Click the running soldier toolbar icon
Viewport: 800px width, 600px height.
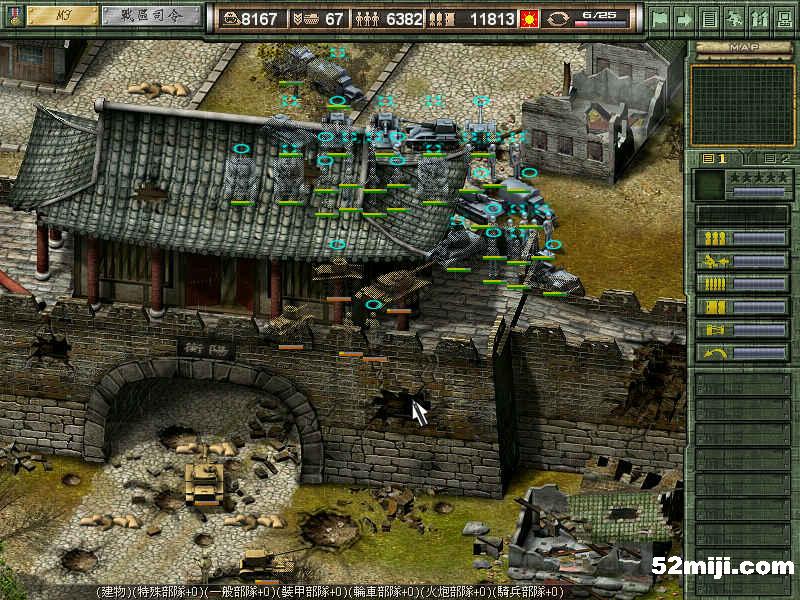[734, 18]
